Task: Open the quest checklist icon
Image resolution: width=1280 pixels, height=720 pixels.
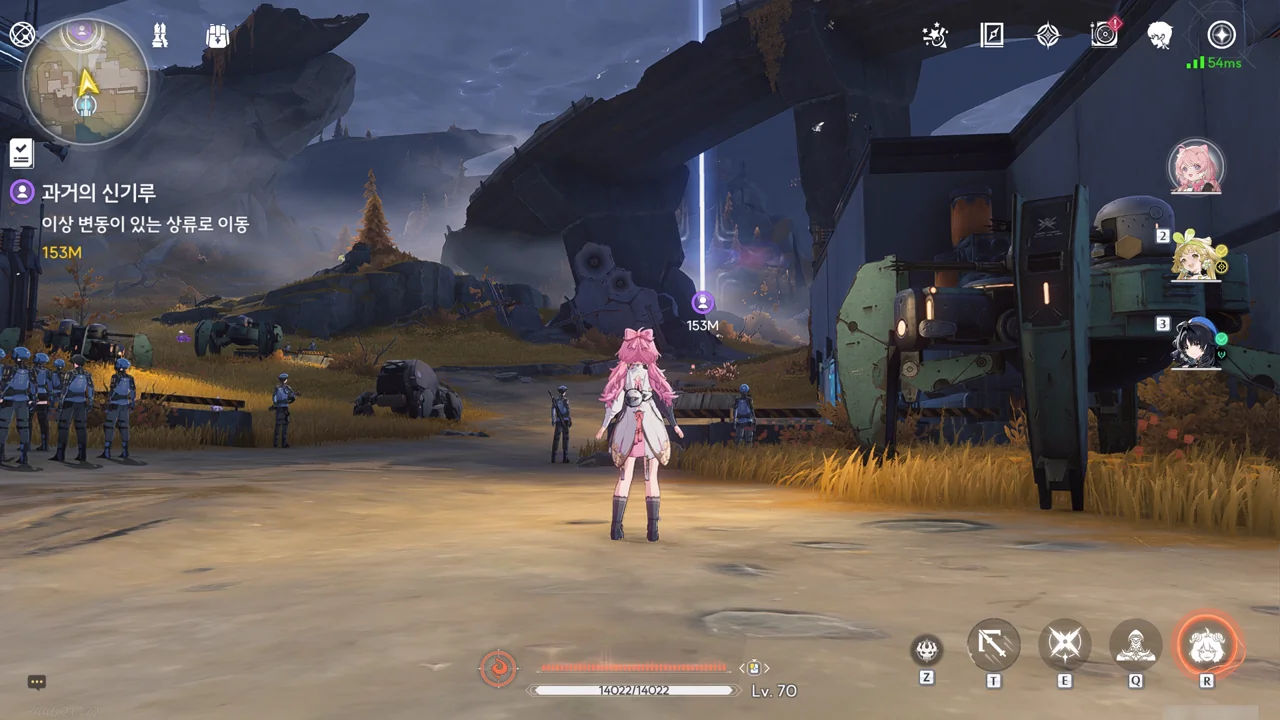Action: [x=21, y=153]
